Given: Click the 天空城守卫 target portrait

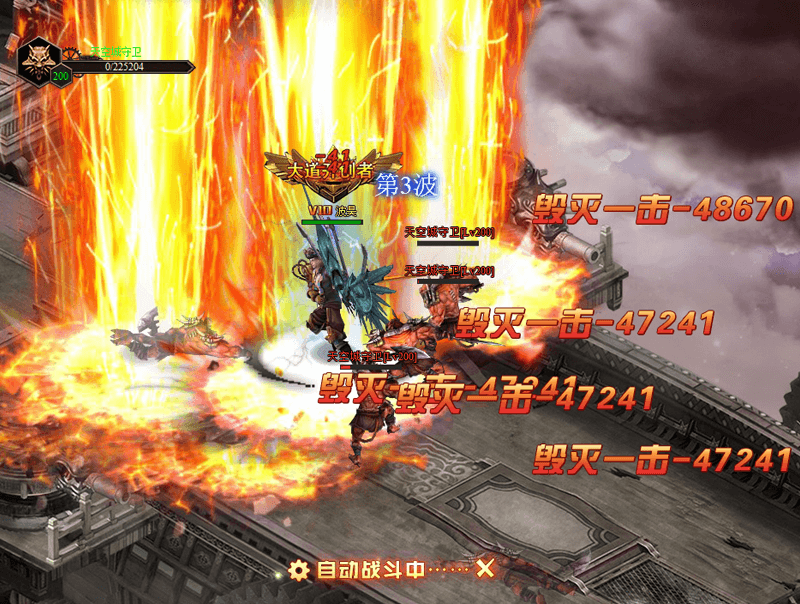Looking at the screenshot, I should point(40,58).
